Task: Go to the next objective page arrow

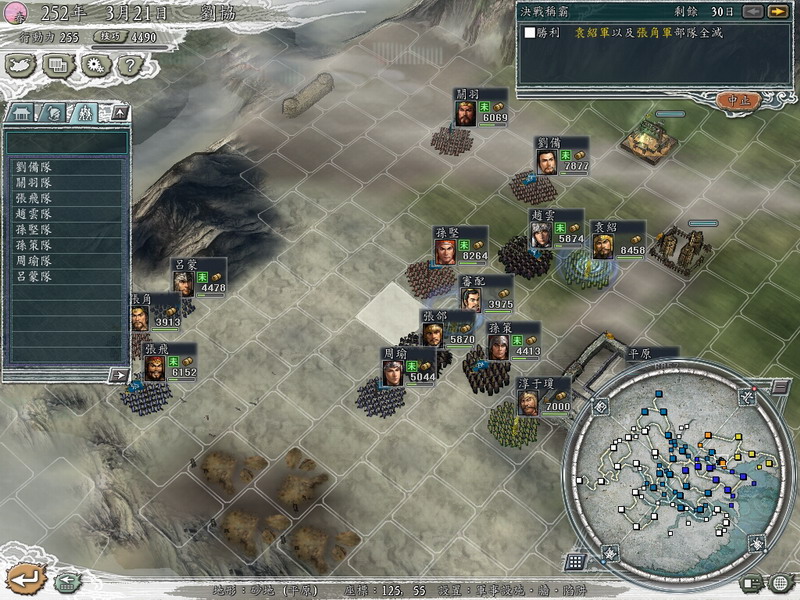Action: pyautogui.click(x=777, y=12)
